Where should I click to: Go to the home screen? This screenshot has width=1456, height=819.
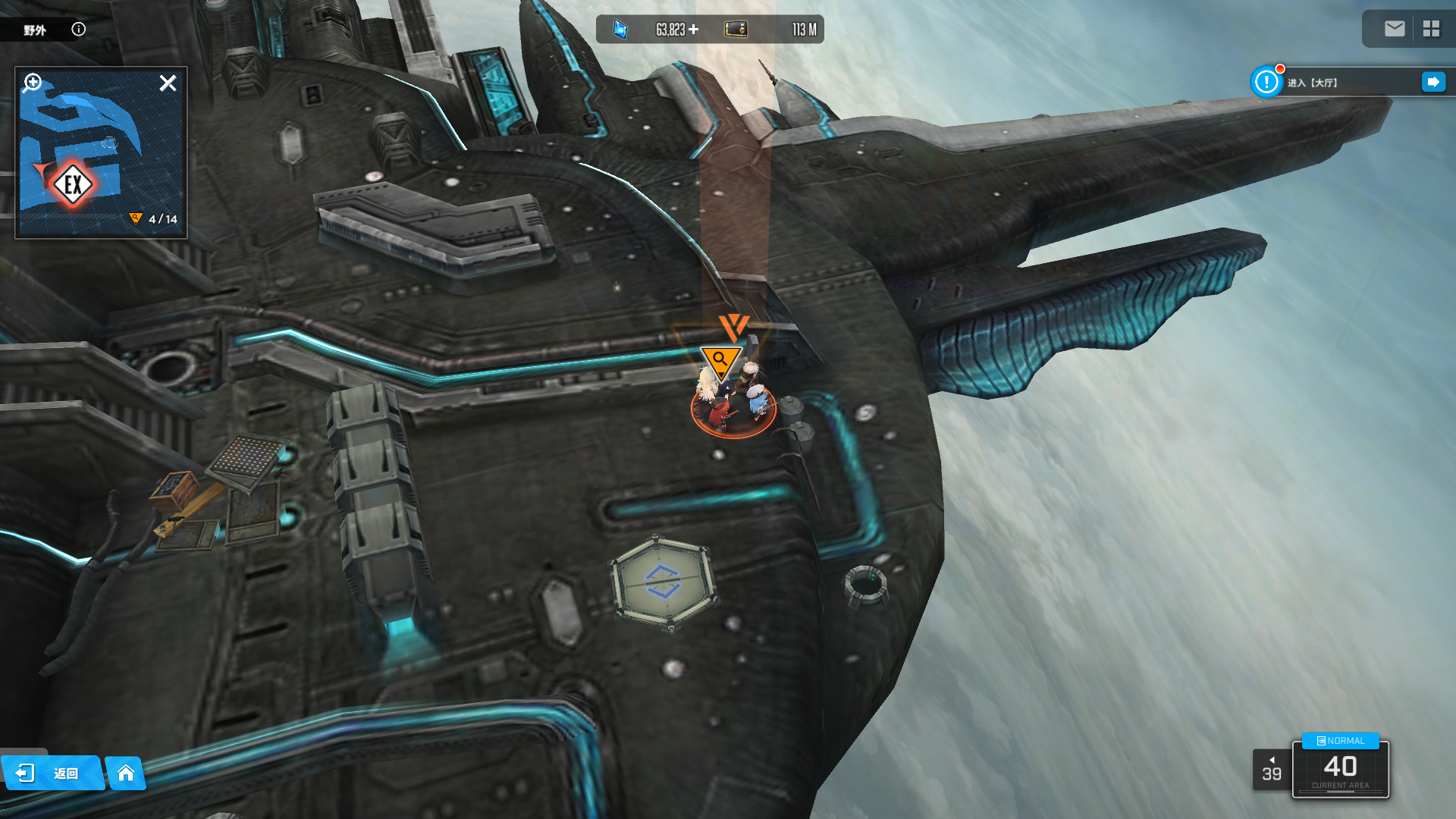point(126,773)
